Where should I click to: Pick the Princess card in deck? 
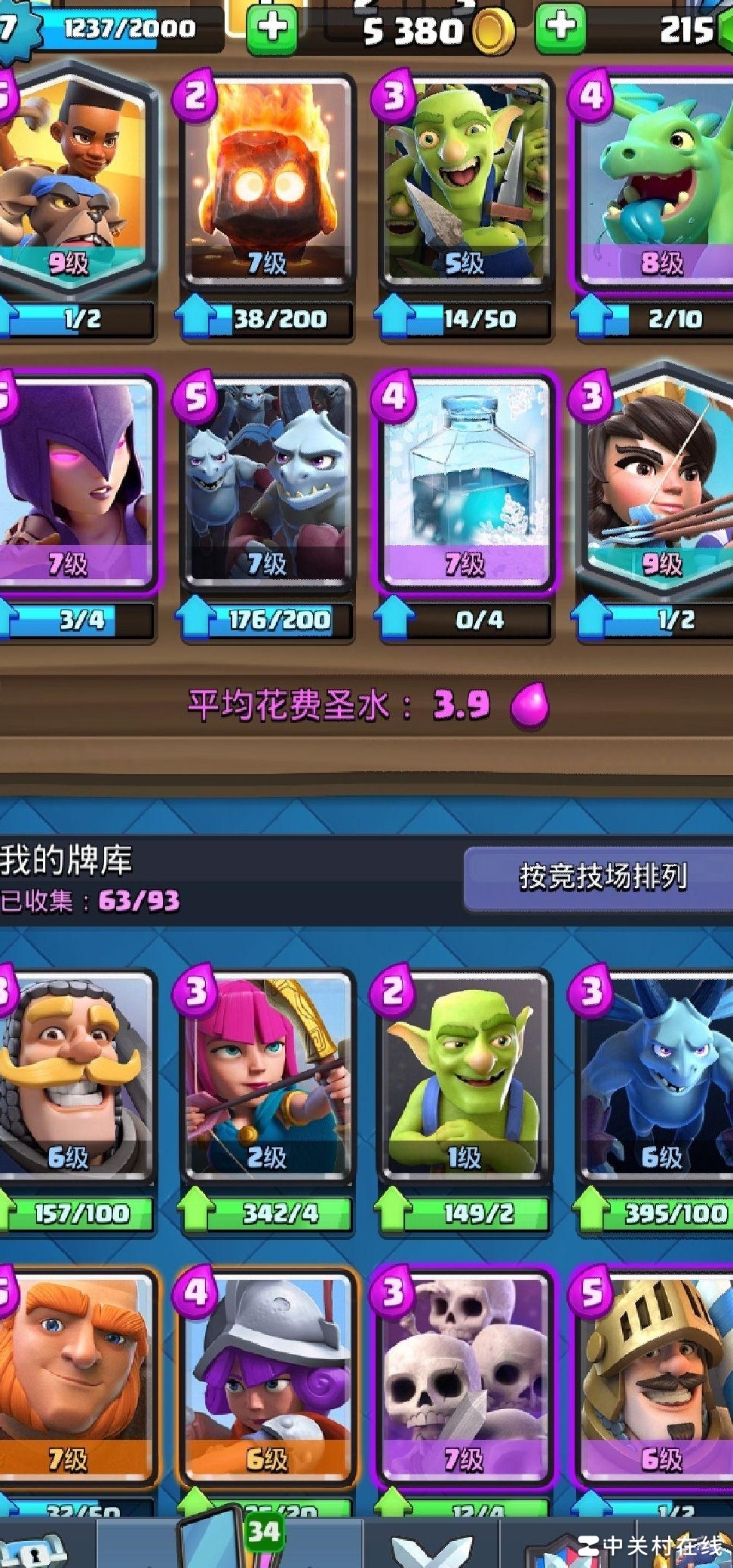(658, 482)
